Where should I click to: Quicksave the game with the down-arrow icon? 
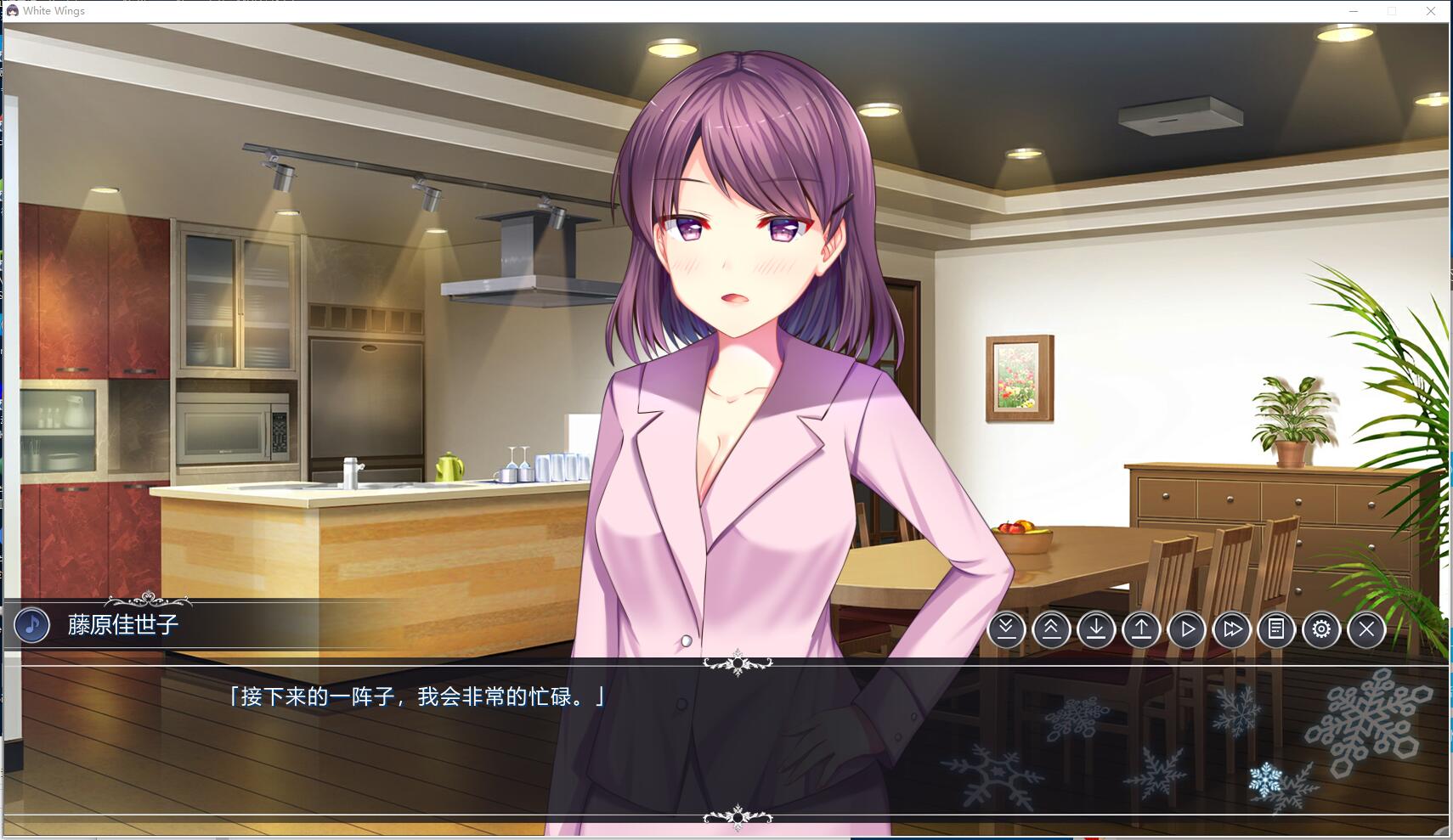[1097, 629]
